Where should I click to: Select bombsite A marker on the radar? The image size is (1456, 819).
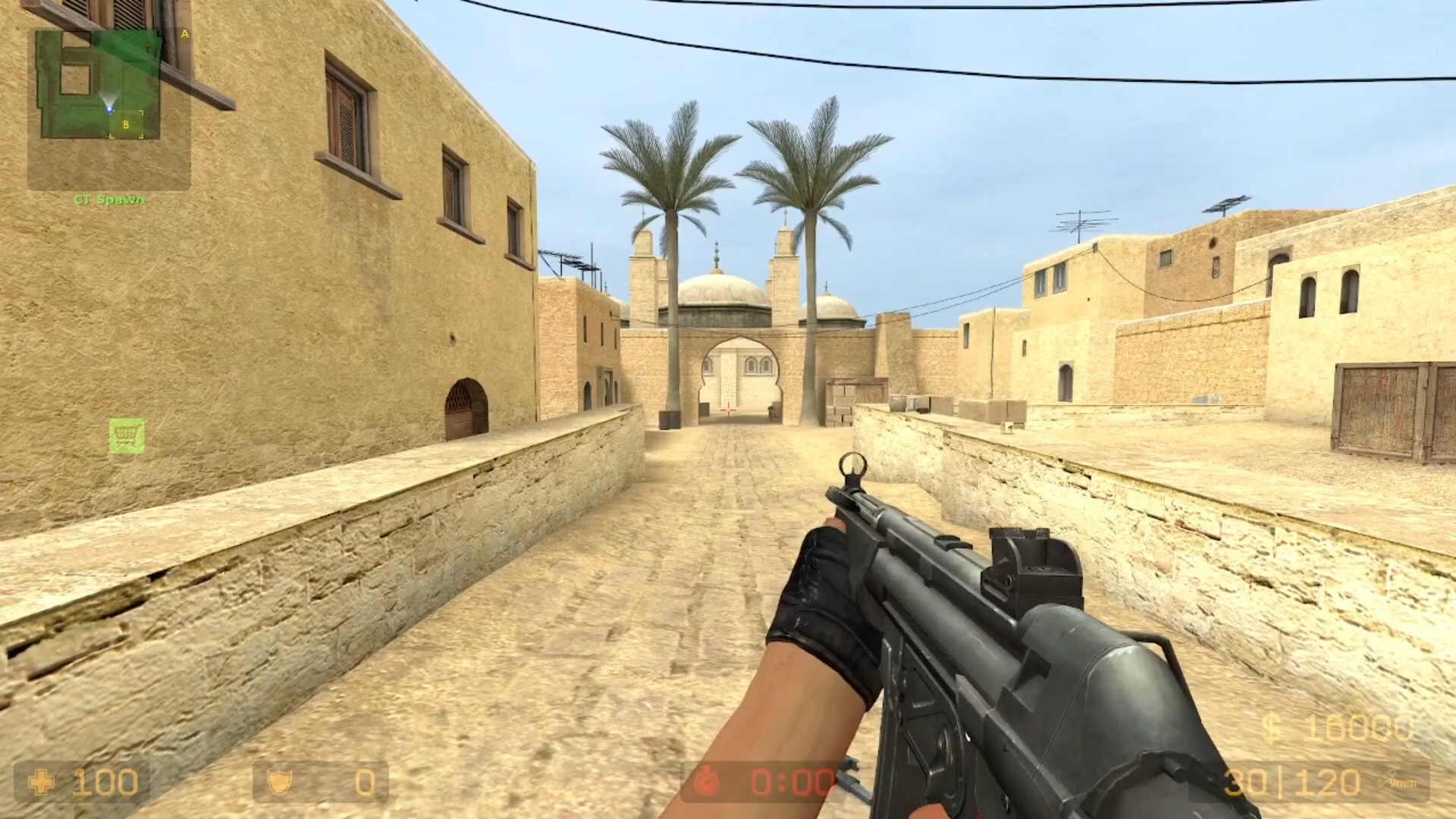click(184, 34)
